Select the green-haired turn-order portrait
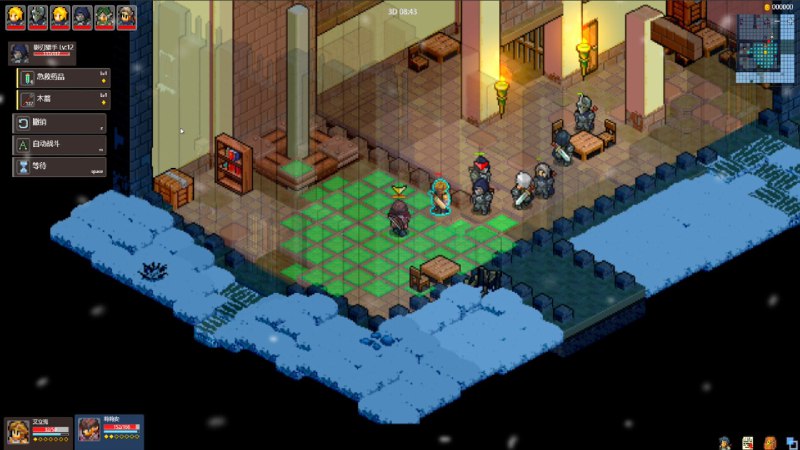Image resolution: width=800 pixels, height=450 pixels. [x=104, y=14]
